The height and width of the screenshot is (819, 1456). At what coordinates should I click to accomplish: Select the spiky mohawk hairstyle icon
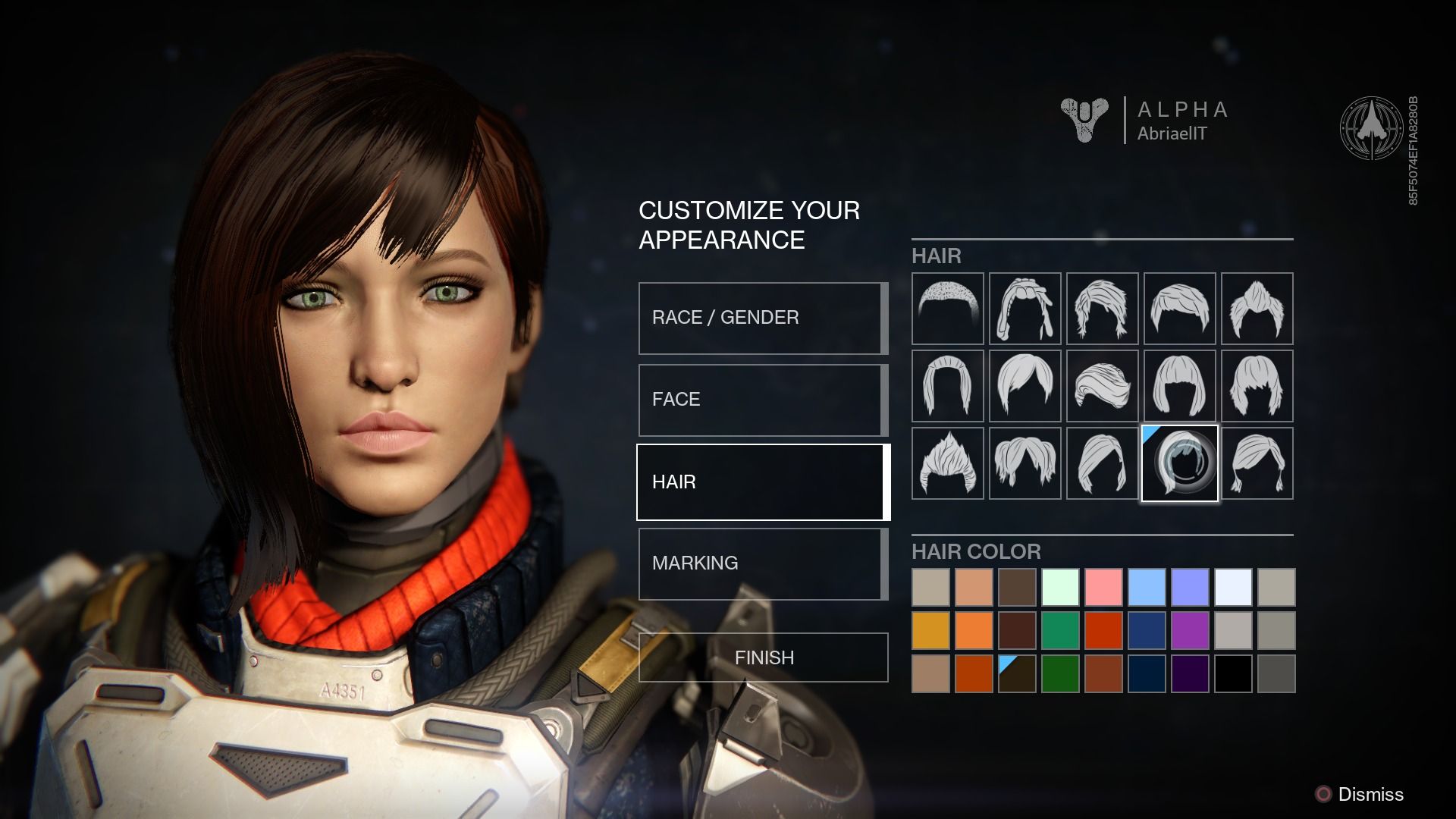[x=948, y=464]
